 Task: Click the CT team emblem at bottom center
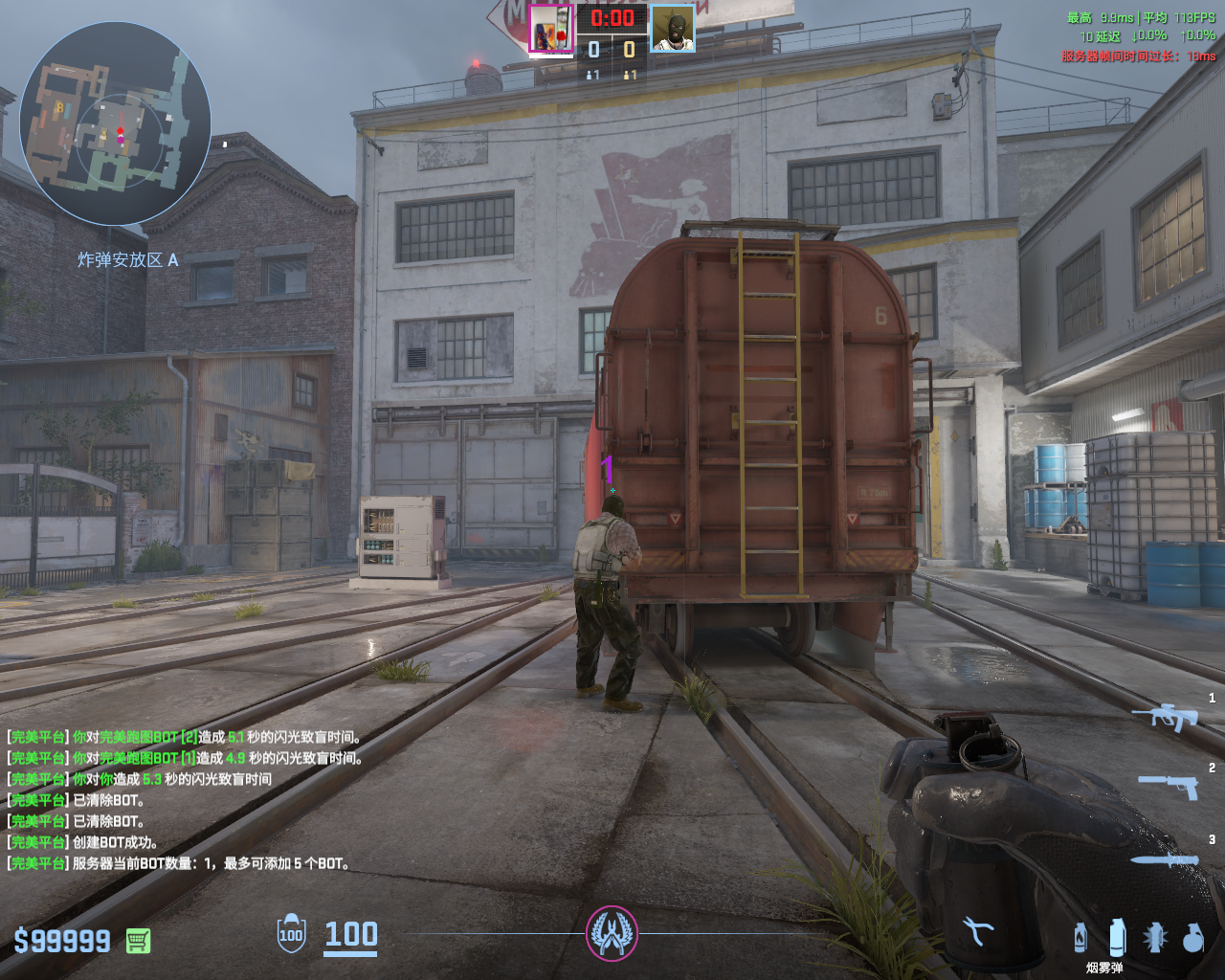click(x=612, y=934)
